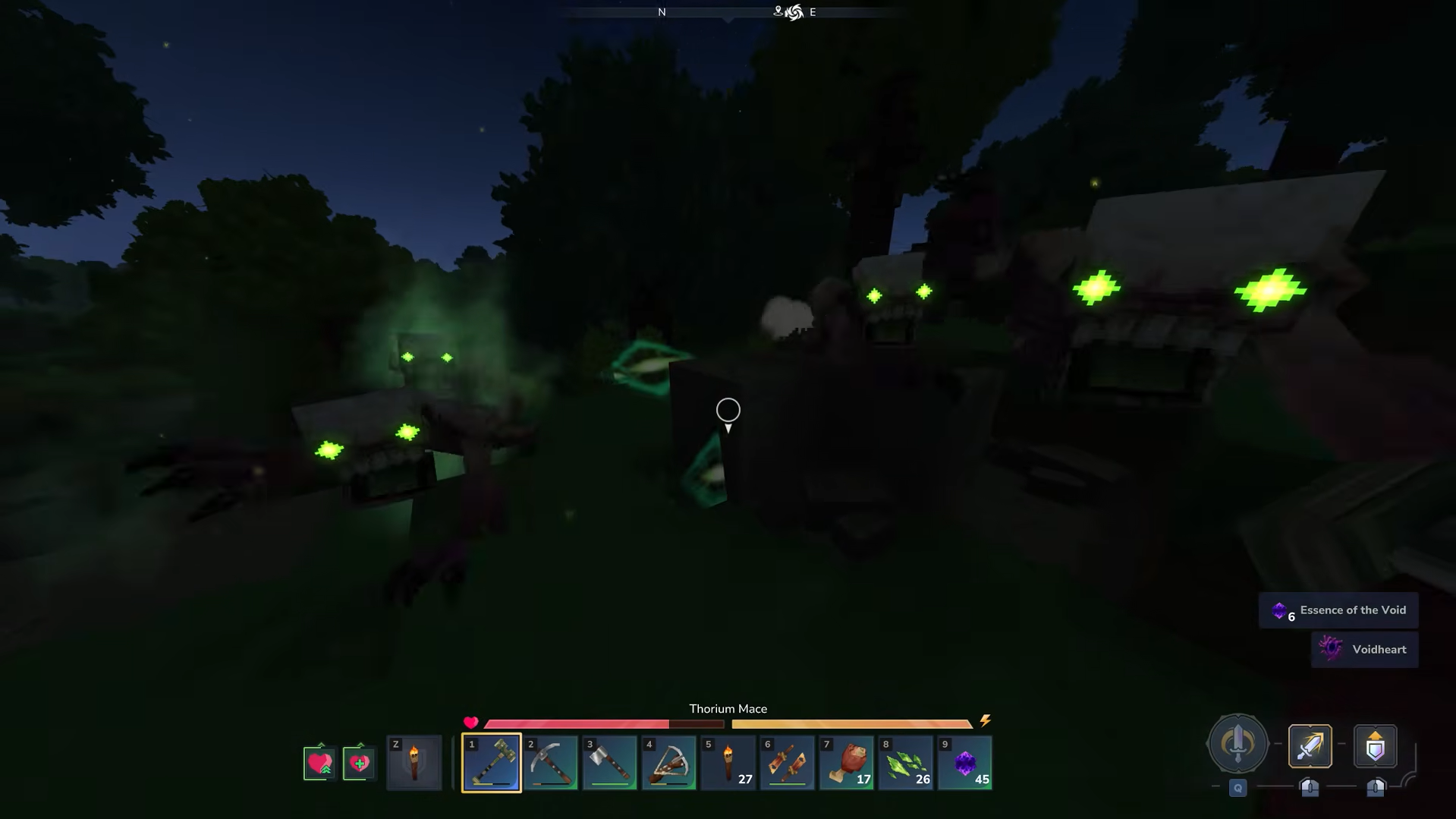This screenshot has height=819, width=1456.
Task: Toggle the healing plus-heart buff
Action: click(358, 762)
